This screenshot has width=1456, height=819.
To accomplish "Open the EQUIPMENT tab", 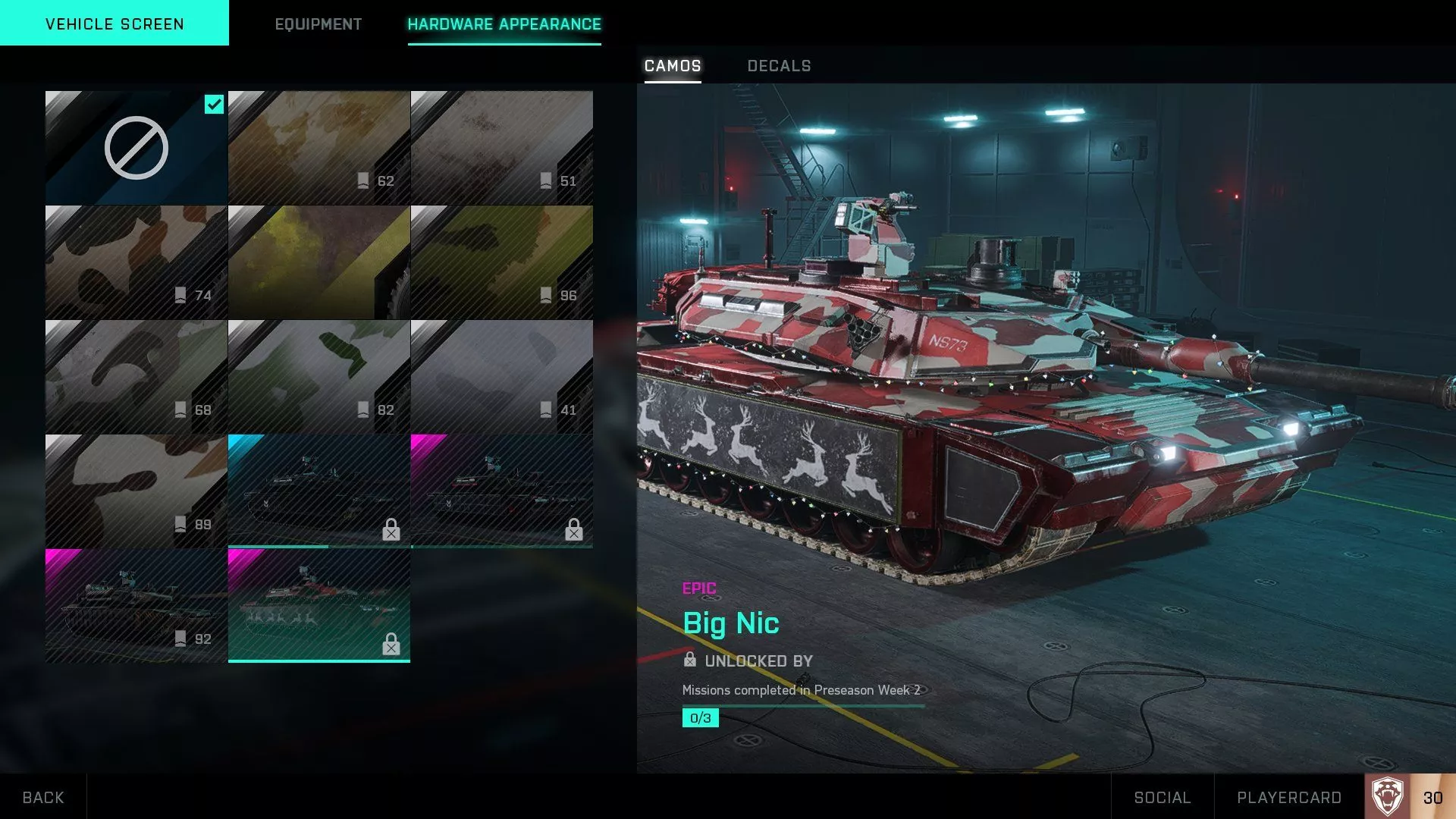I will pos(318,24).
